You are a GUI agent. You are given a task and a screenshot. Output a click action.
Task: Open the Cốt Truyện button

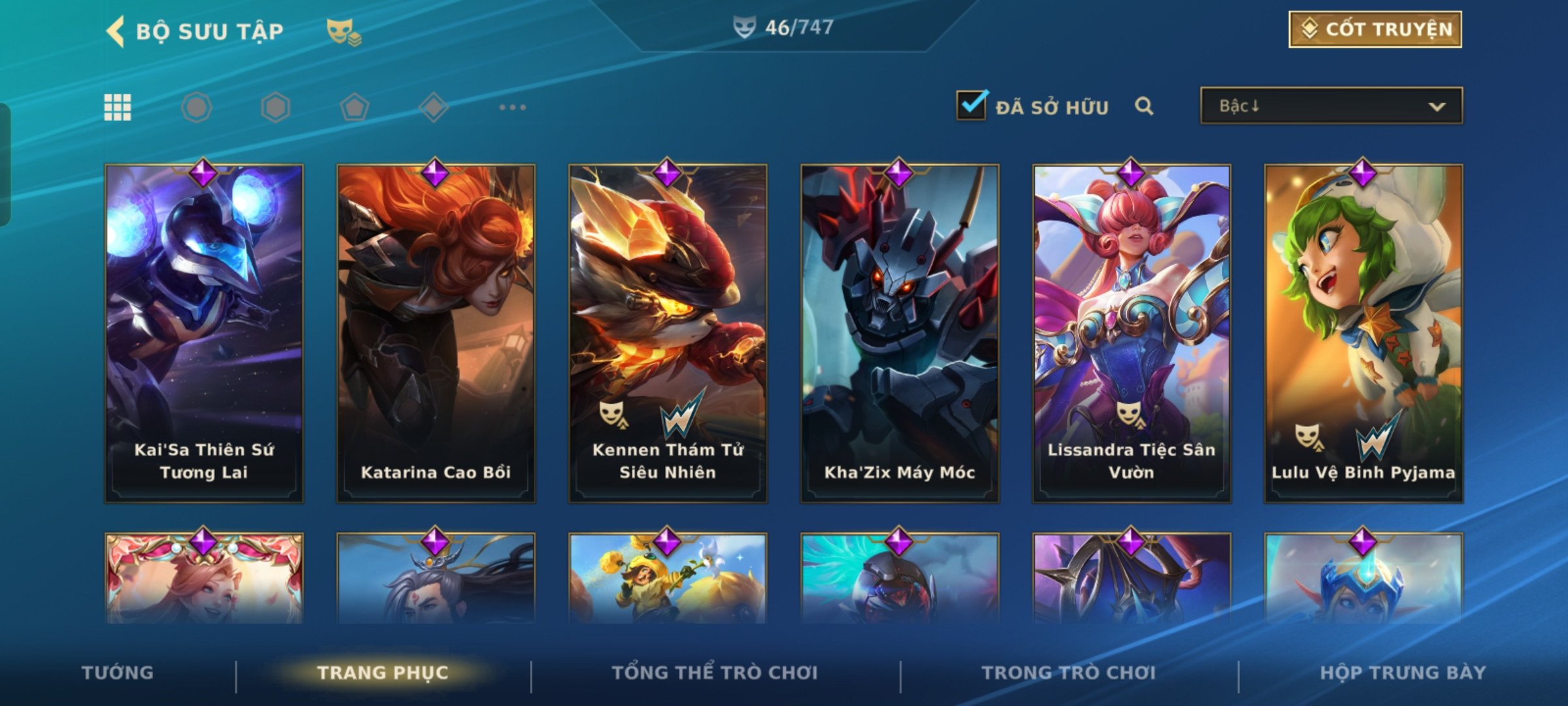coord(1375,29)
